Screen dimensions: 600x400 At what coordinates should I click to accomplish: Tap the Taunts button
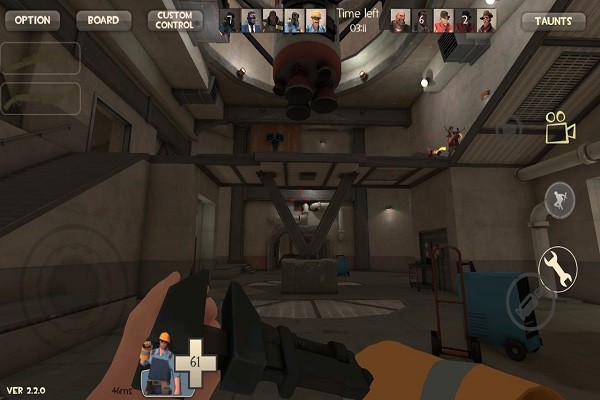[554, 21]
